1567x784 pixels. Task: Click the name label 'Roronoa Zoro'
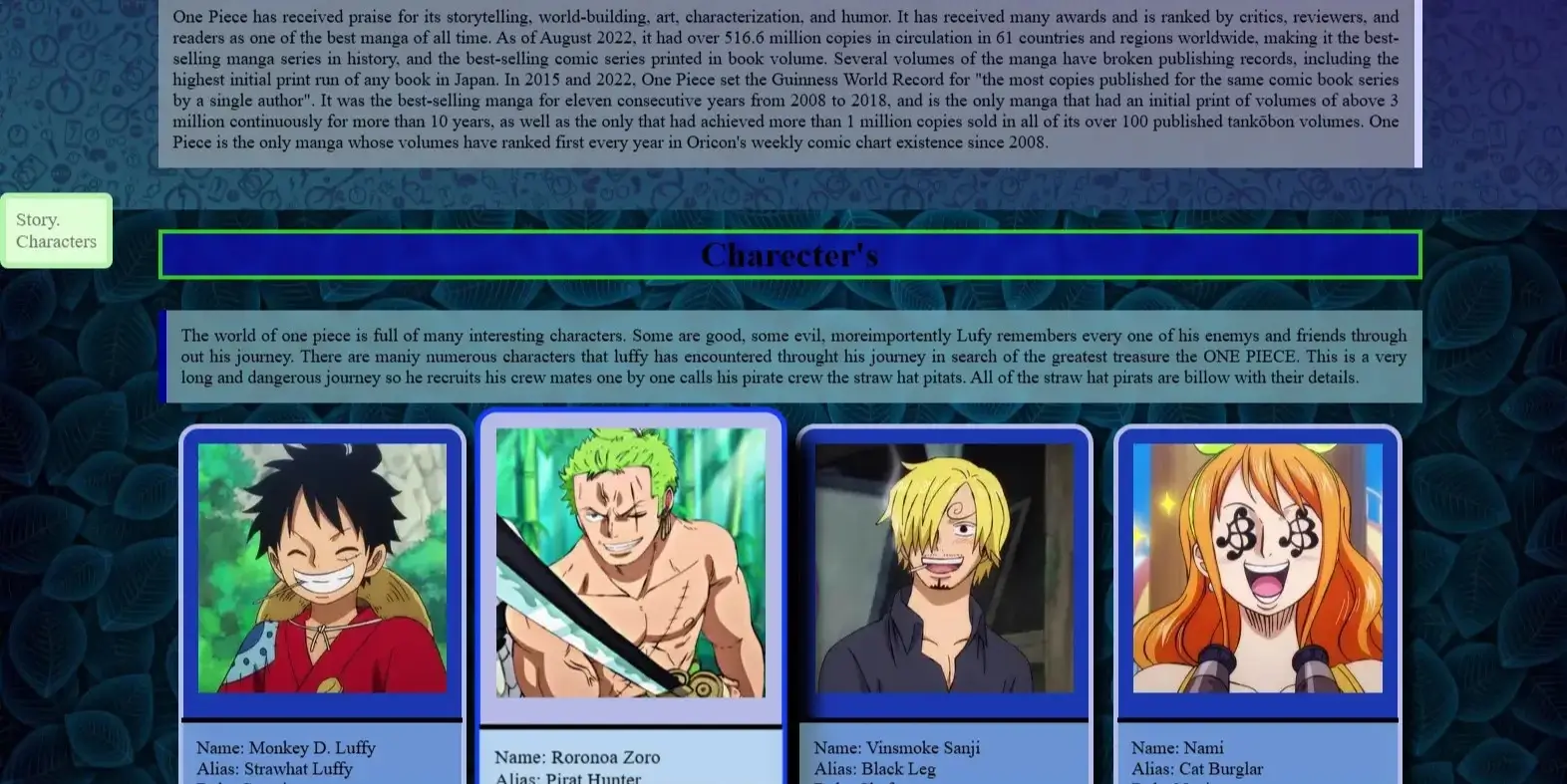tap(577, 757)
